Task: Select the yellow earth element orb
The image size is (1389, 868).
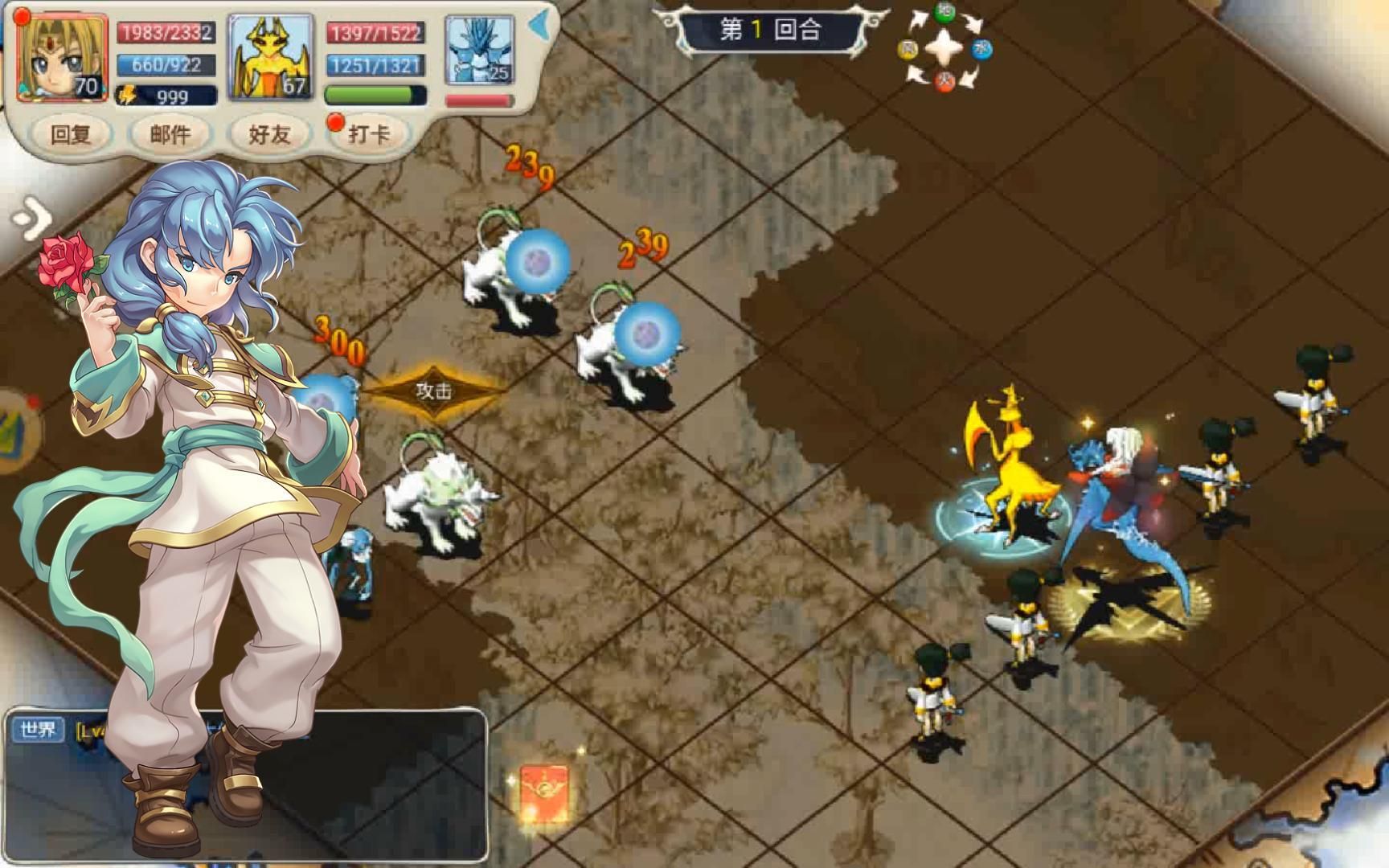Action: [908, 49]
